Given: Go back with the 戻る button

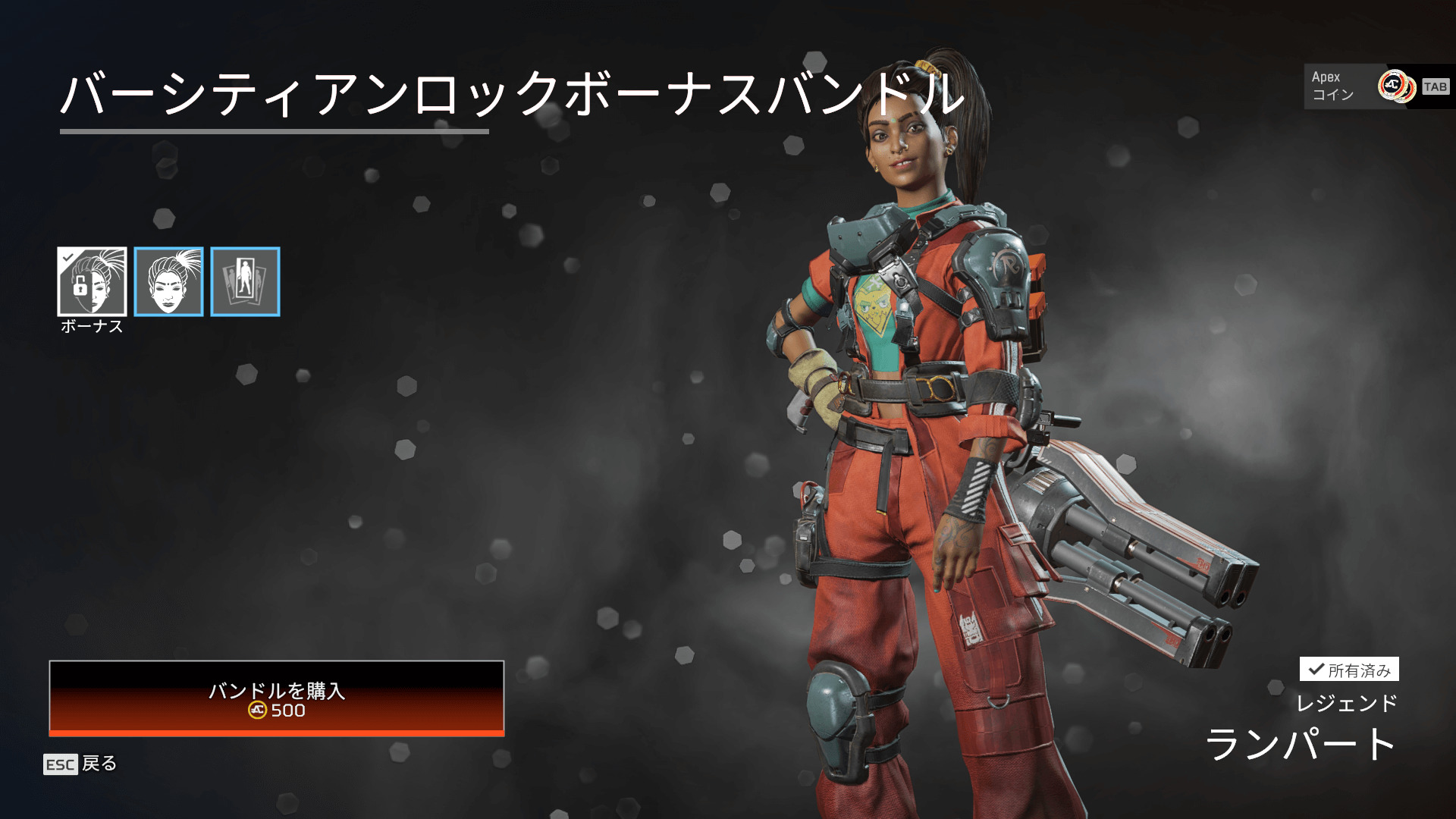Looking at the screenshot, I should coord(80,764).
